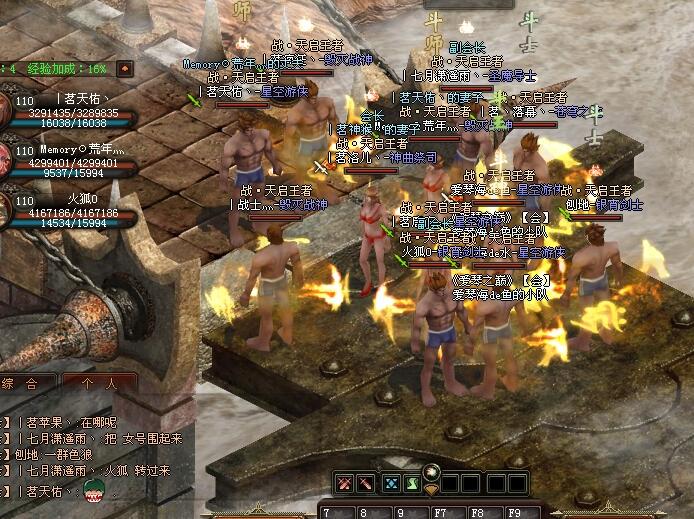Switch to the 个人 chat tab
Viewport: 694px width, 519px height.
(99, 383)
